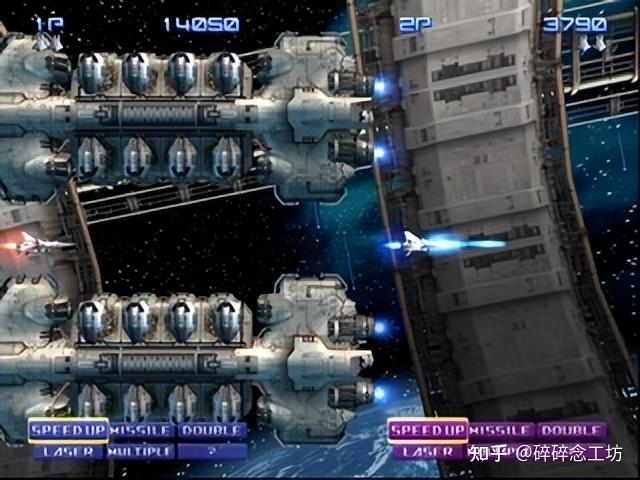The height and width of the screenshot is (480, 640).
Task: Select player two's purple SPEED UP cell
Action: [x=428, y=431]
